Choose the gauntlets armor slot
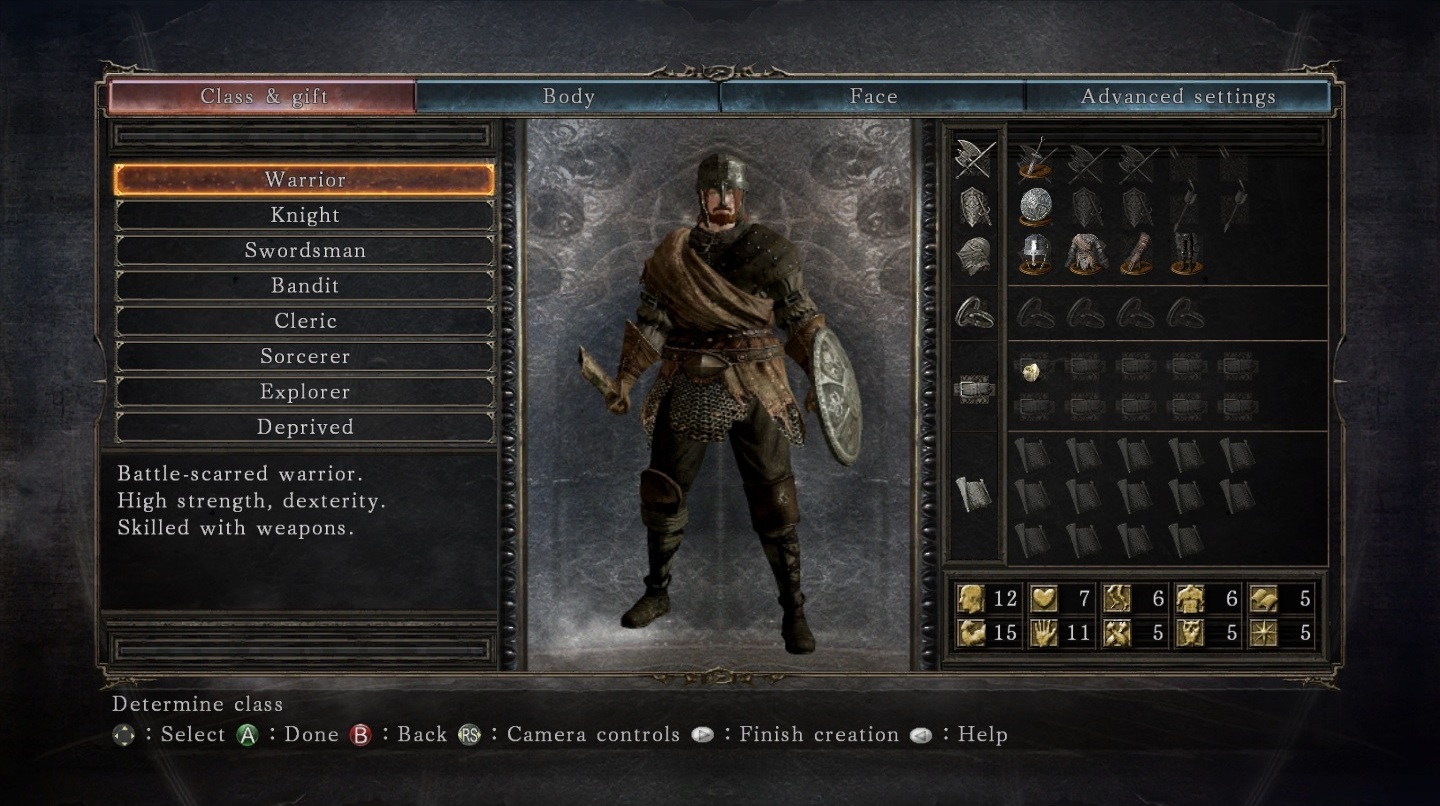Screen dimensions: 1440x806 [1135, 254]
